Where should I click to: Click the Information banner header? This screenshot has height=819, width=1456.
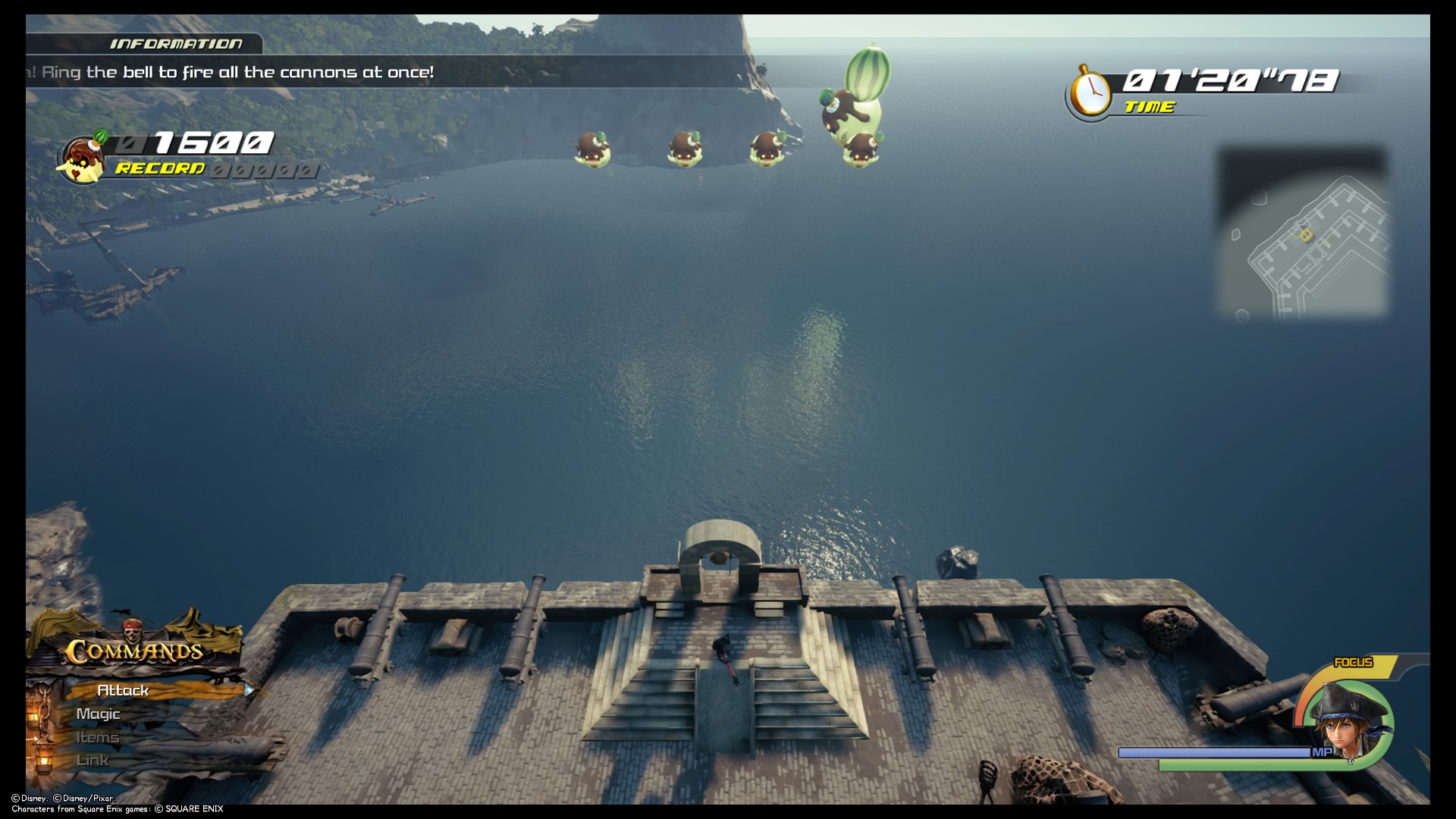(176, 44)
